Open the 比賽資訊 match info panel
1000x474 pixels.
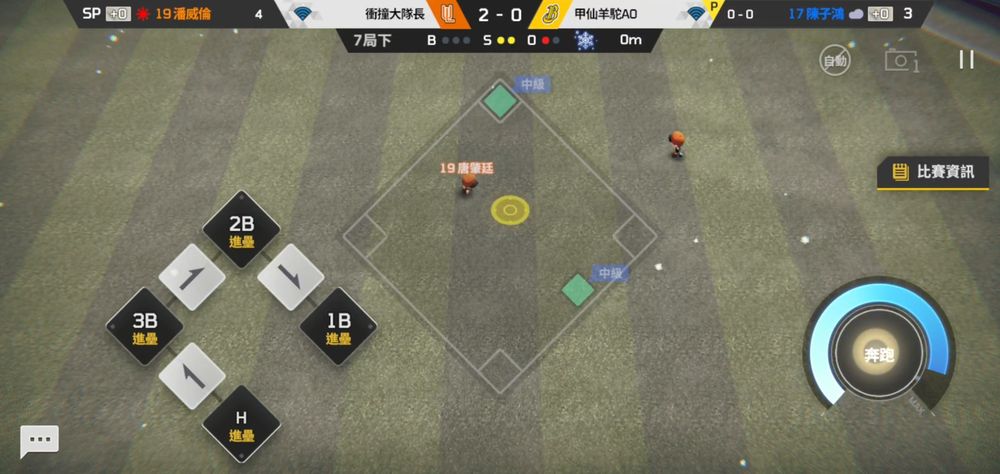coord(933,172)
